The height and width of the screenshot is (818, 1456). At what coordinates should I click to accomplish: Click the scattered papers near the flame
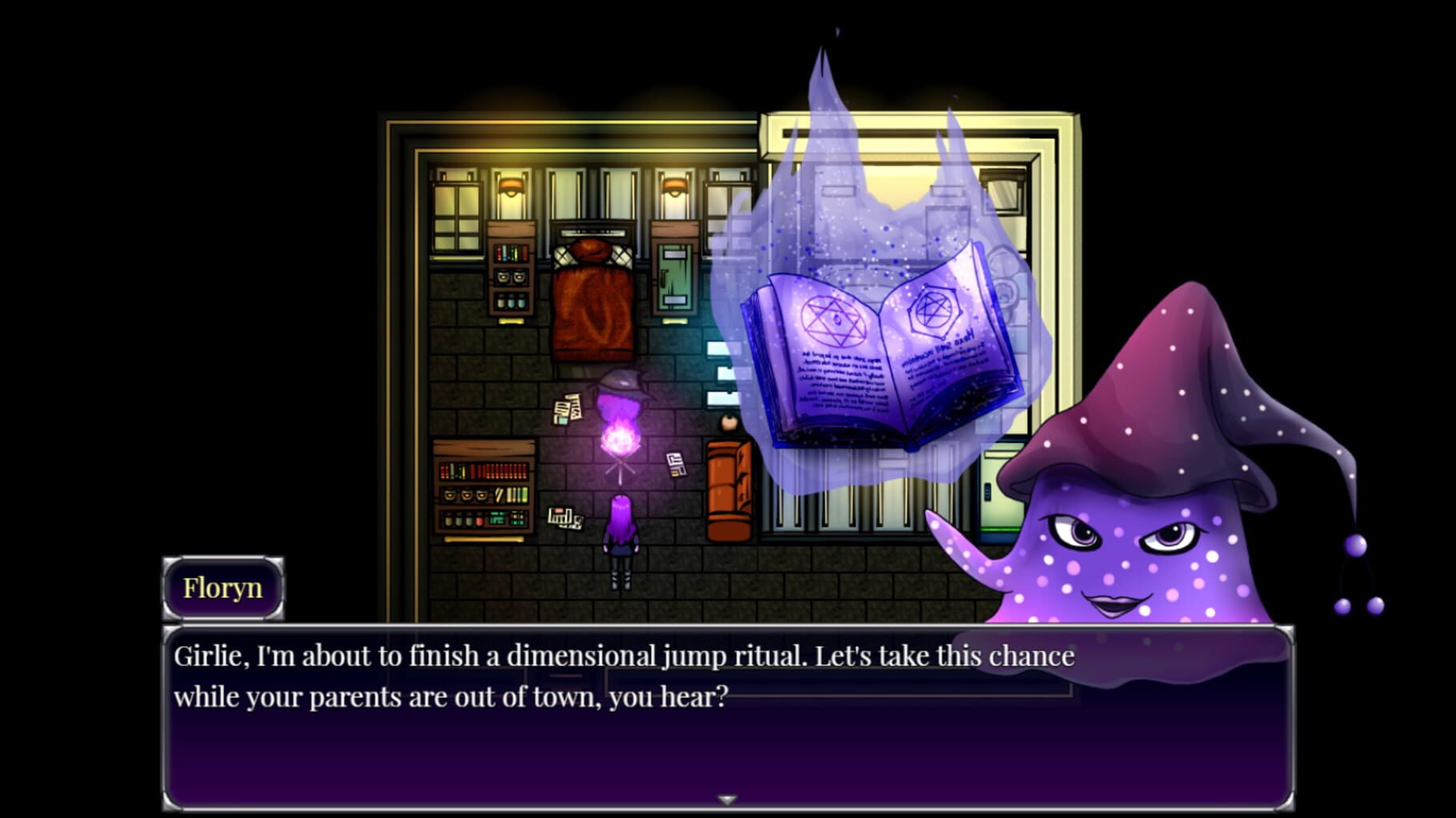[570, 408]
